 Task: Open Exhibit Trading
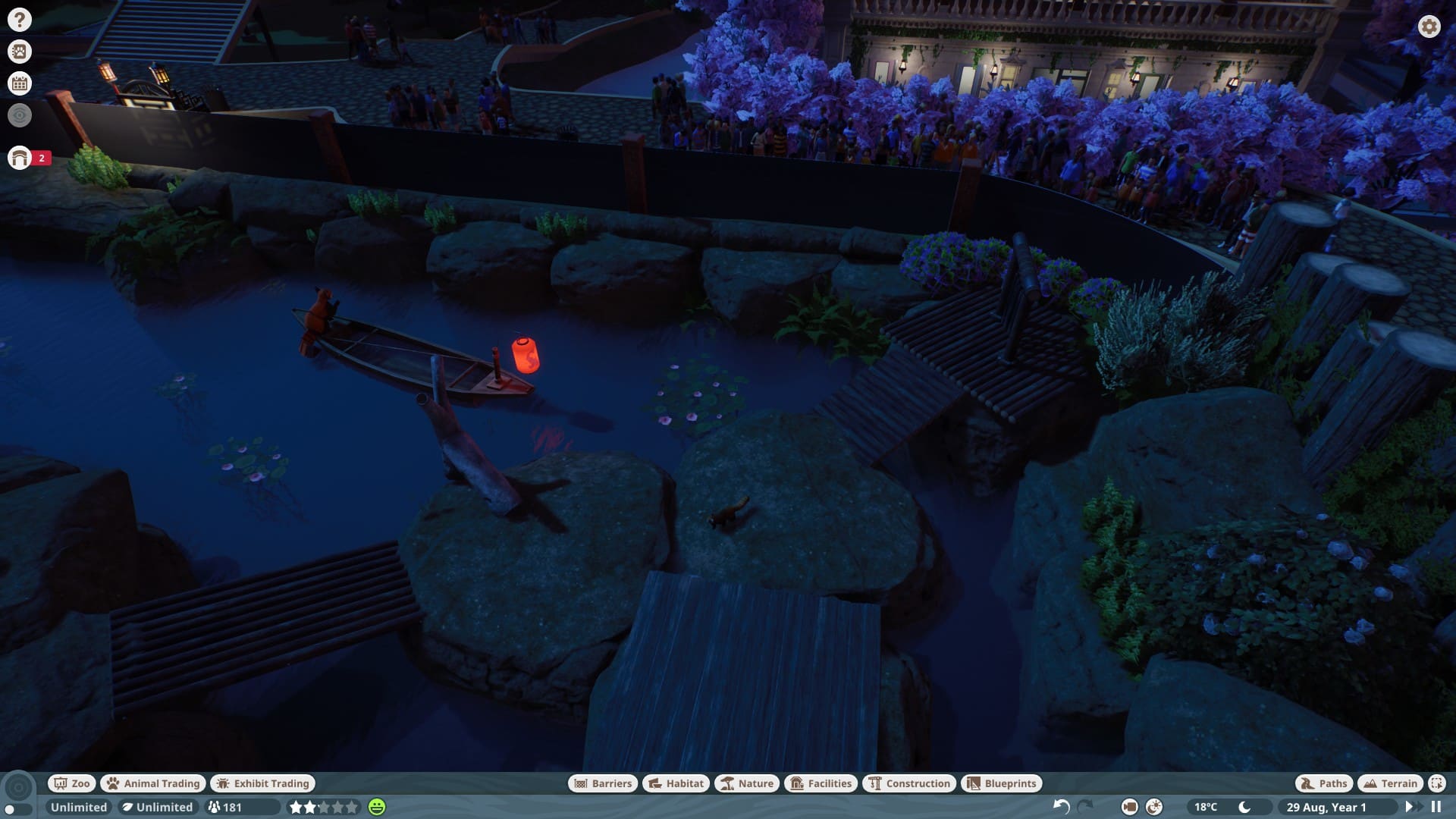point(263,783)
